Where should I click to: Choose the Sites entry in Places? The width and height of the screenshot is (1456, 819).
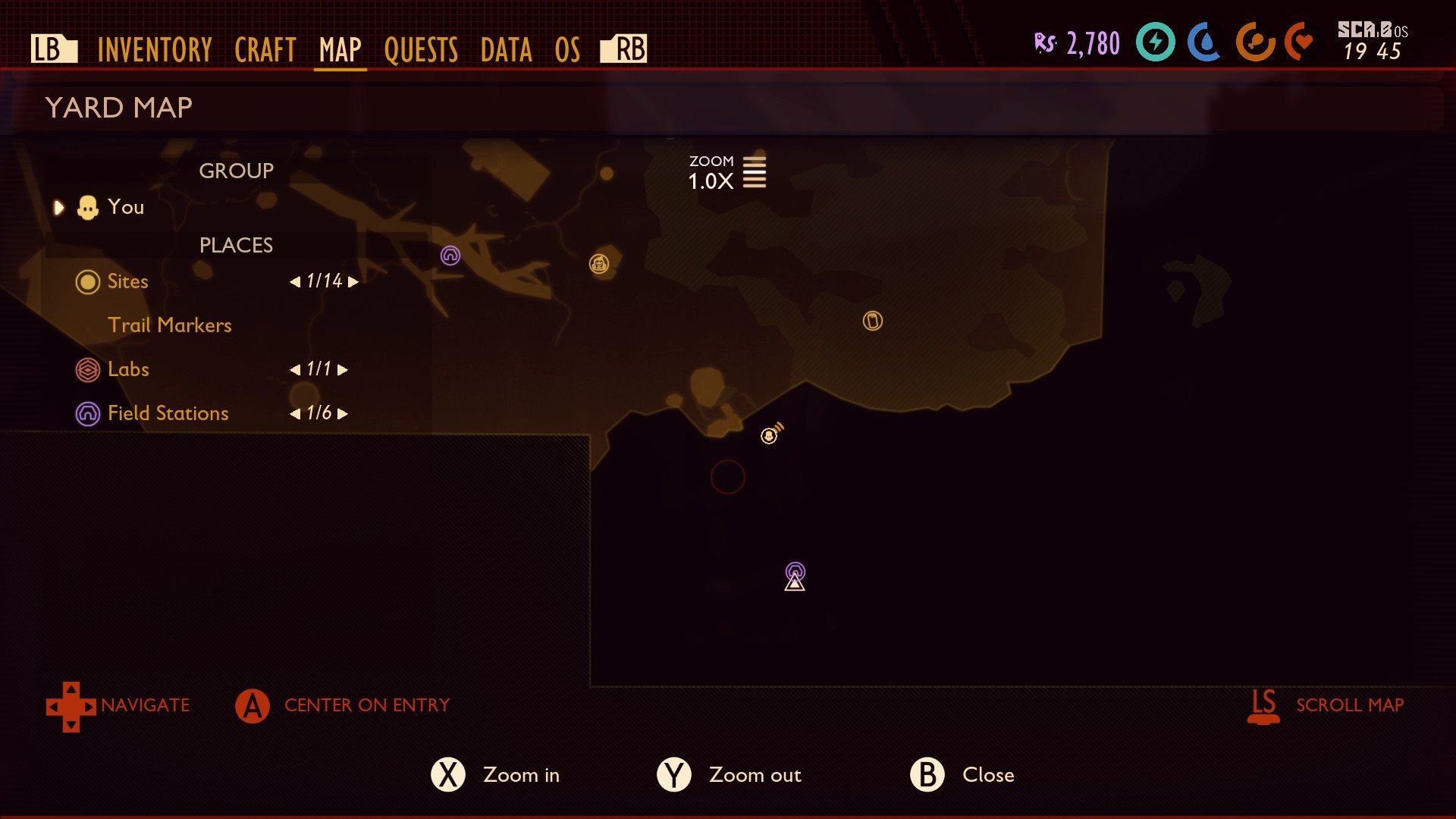(127, 281)
